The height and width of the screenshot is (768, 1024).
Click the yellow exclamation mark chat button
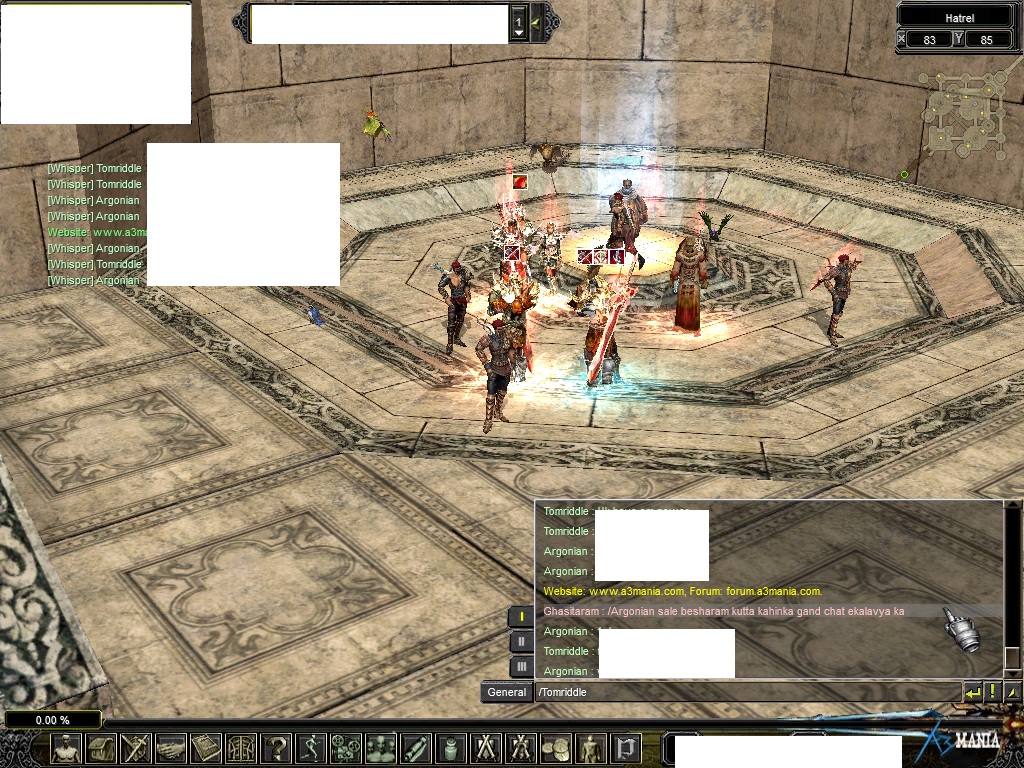[x=993, y=692]
